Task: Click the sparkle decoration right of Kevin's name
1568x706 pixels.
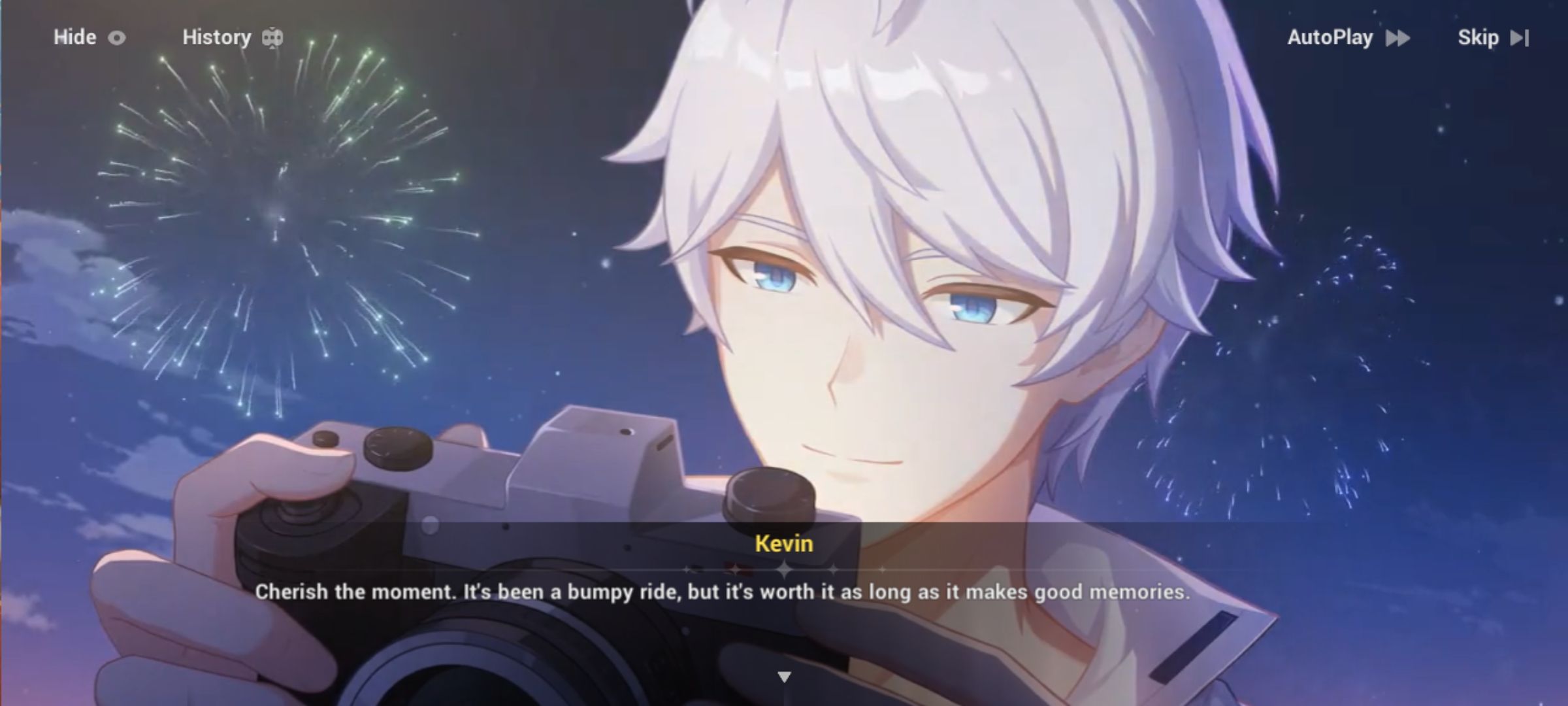Action: tap(834, 571)
